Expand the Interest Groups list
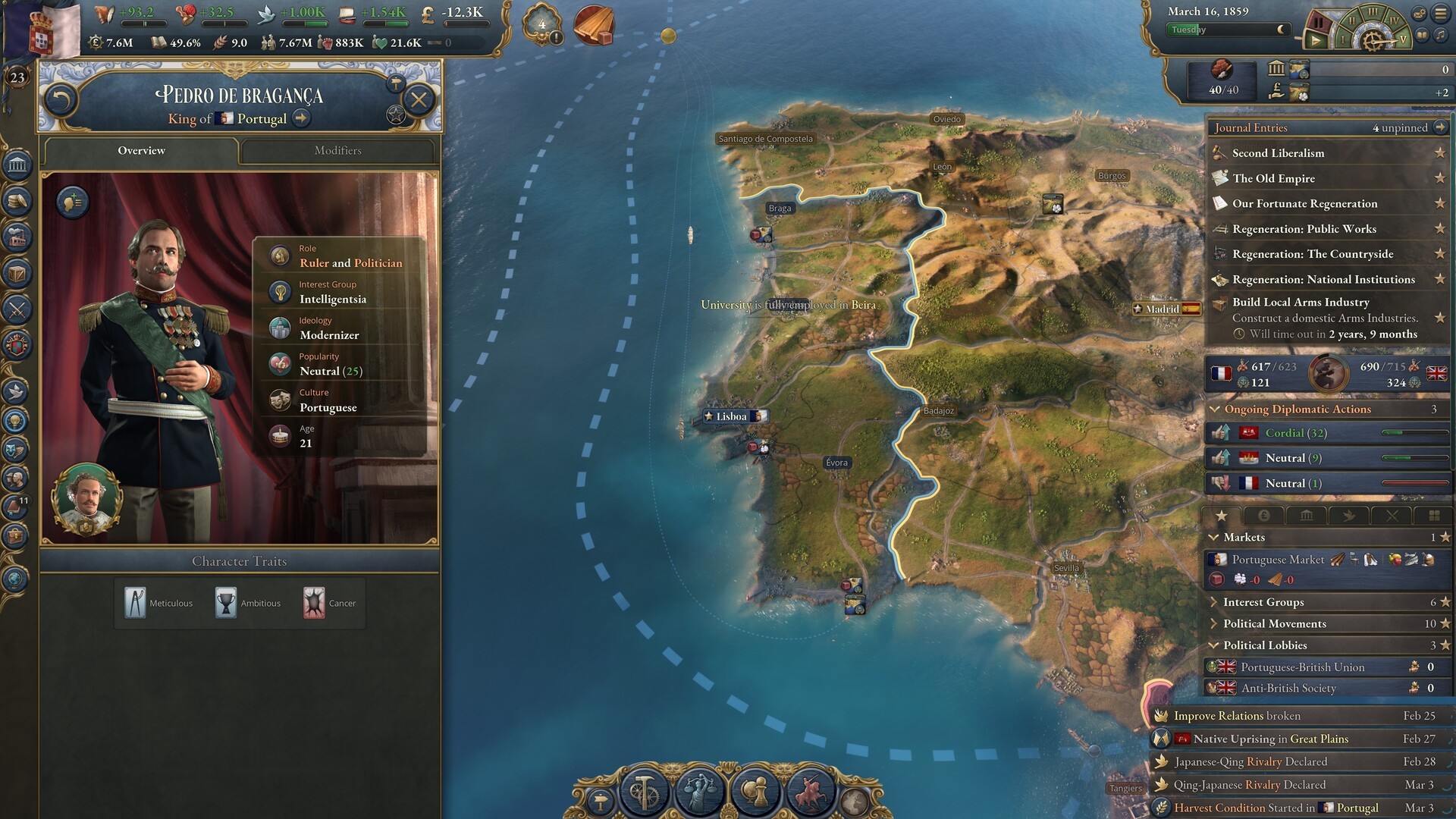The width and height of the screenshot is (1456, 819). (1263, 602)
